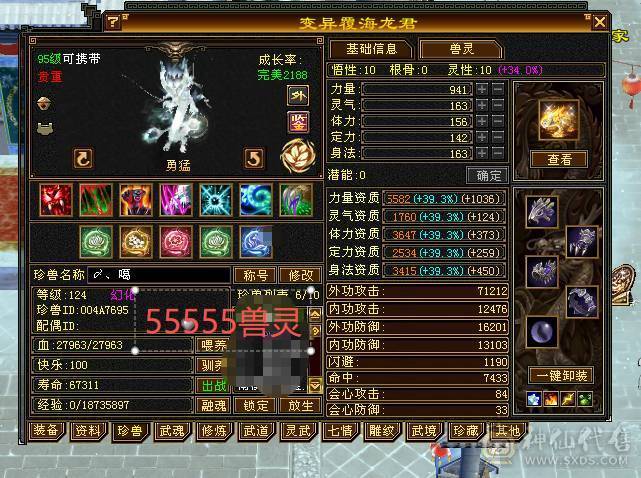This screenshot has width=641, height=478.
Task: Send the pet out with 出战
Action: (x=213, y=385)
